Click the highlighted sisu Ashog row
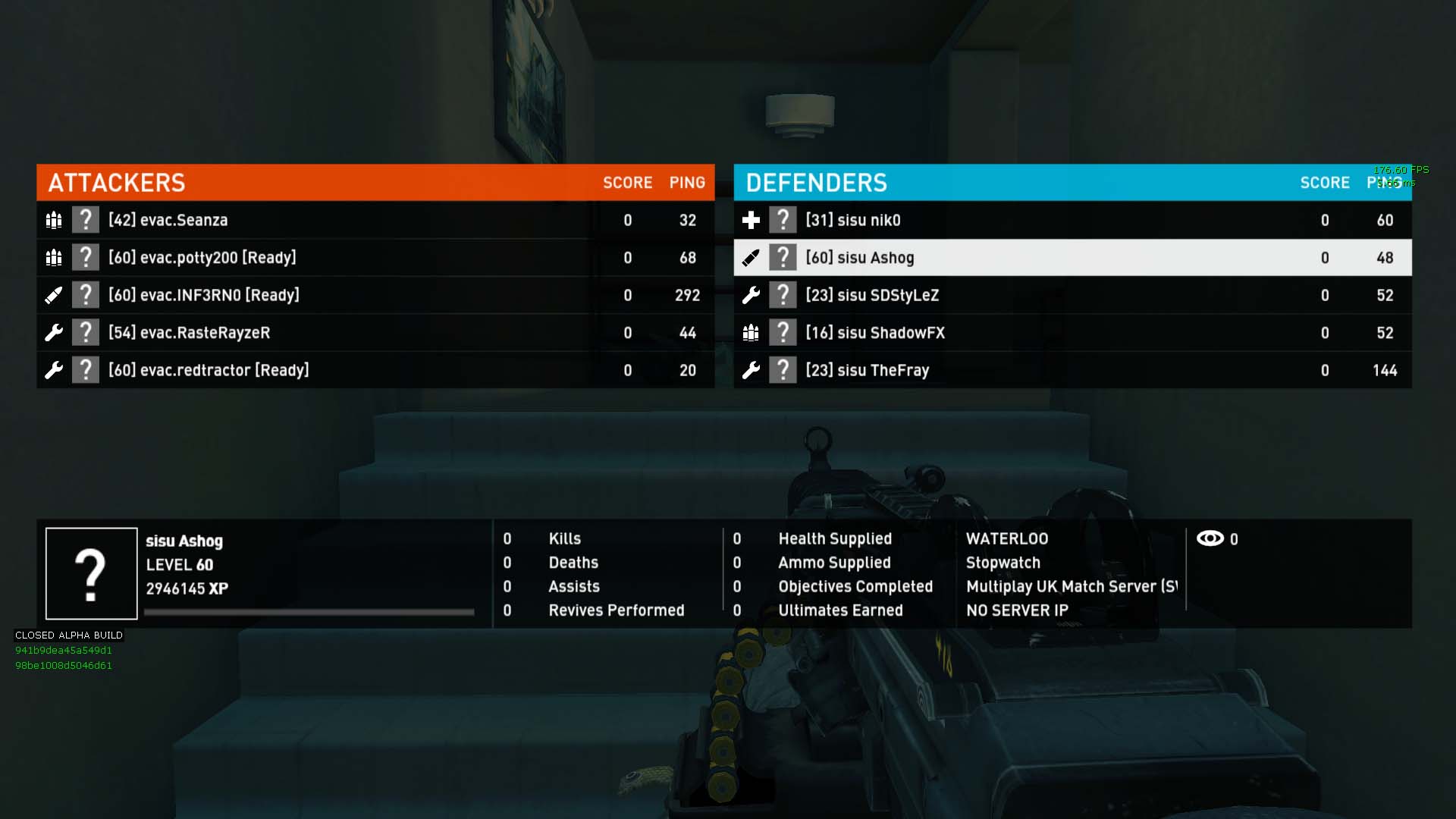The height and width of the screenshot is (819, 1456). [x=1072, y=258]
